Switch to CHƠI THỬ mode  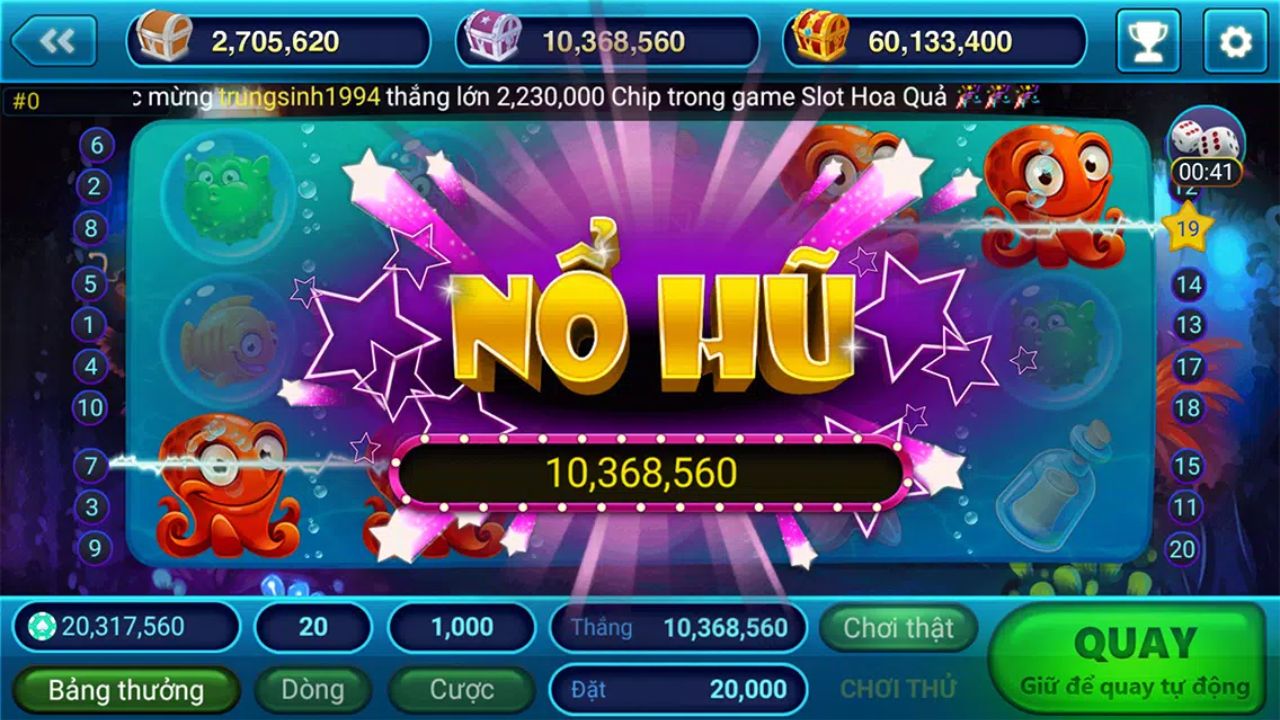tap(897, 690)
